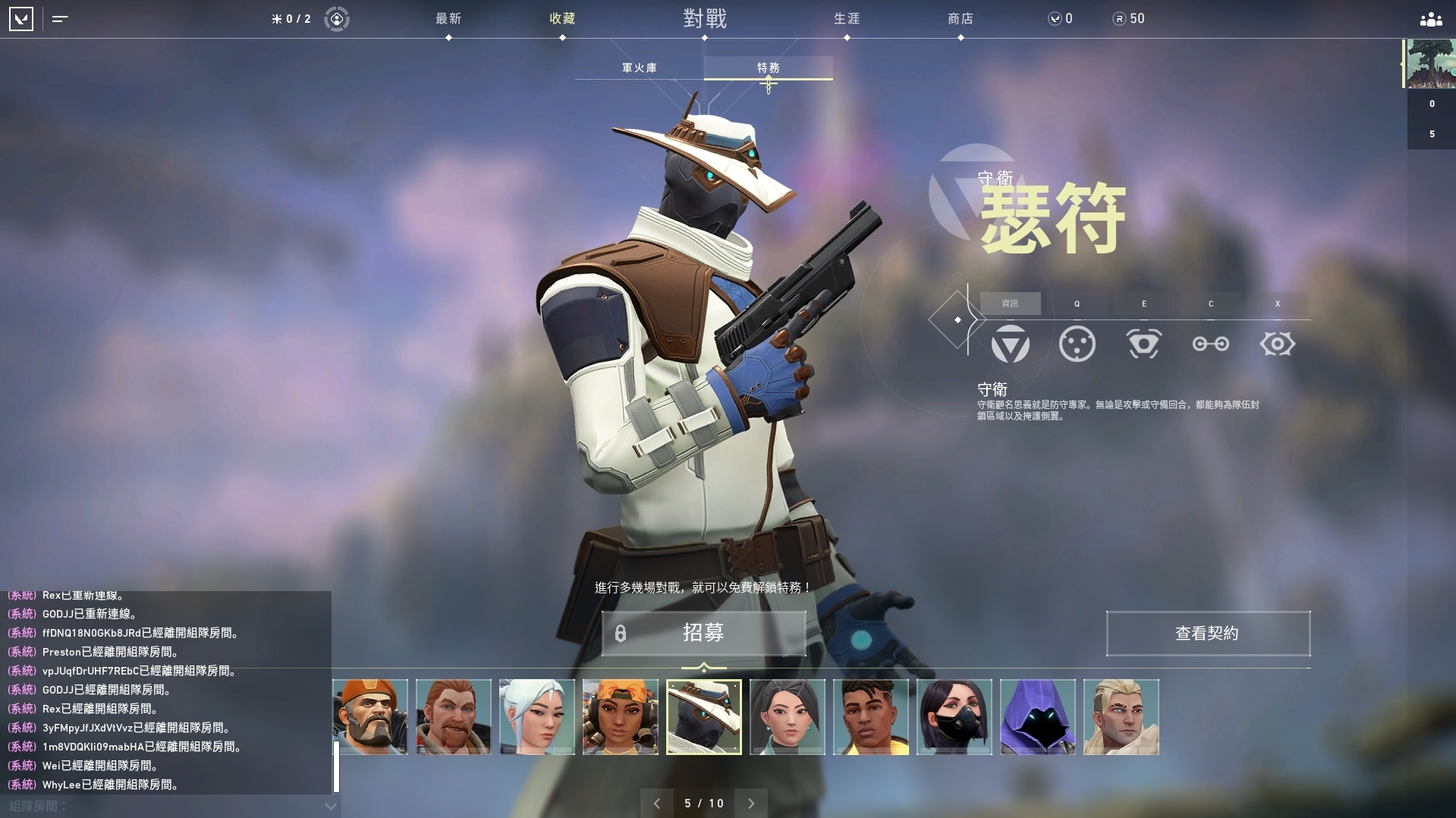This screenshot has height=818, width=1456.
Task: Select Cypher's Q ability icon
Action: click(1077, 344)
